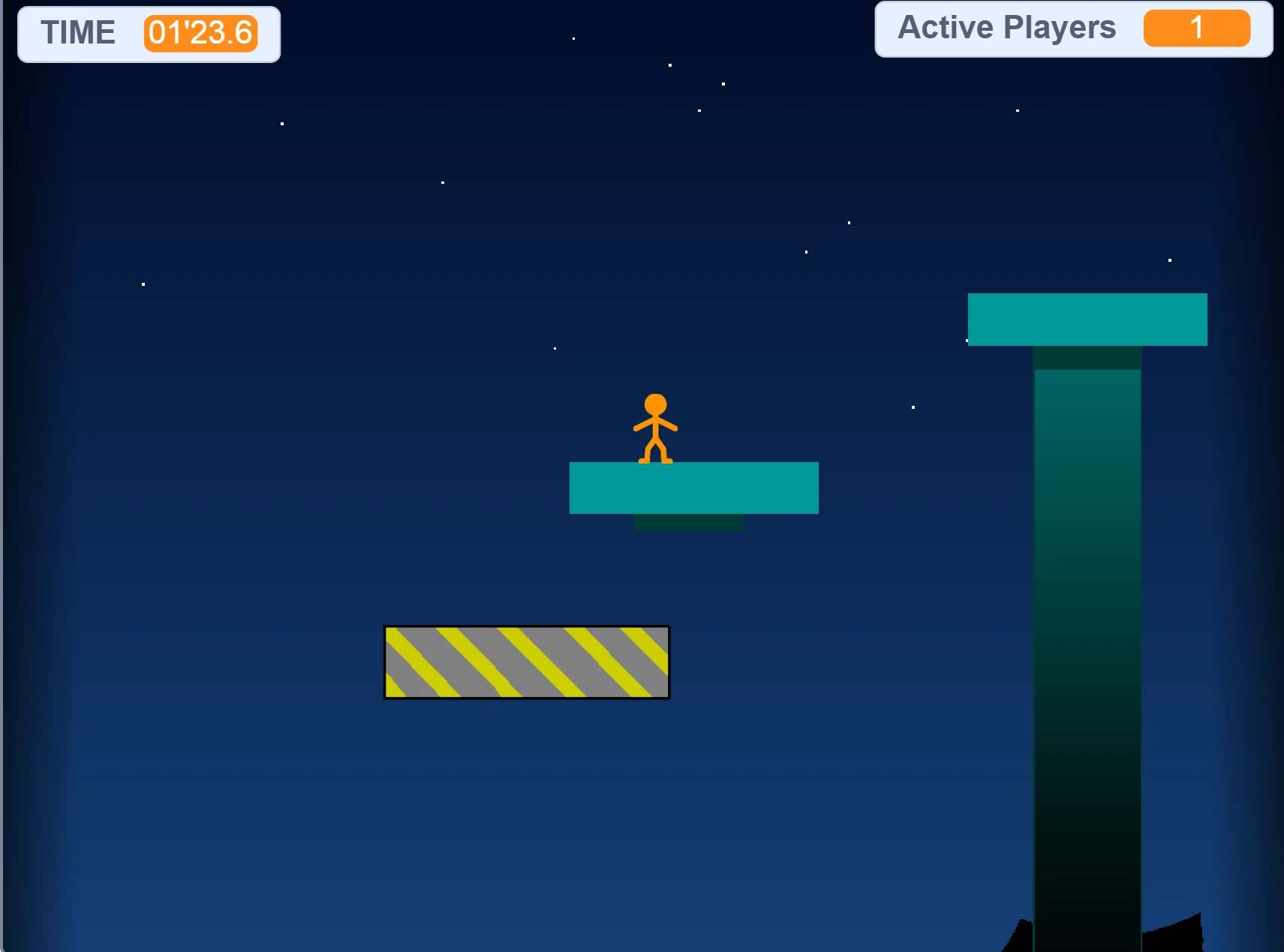Viewport: 1284px width, 952px height.
Task: Expand the TIME label on the left
Action: pyautogui.click(x=79, y=33)
